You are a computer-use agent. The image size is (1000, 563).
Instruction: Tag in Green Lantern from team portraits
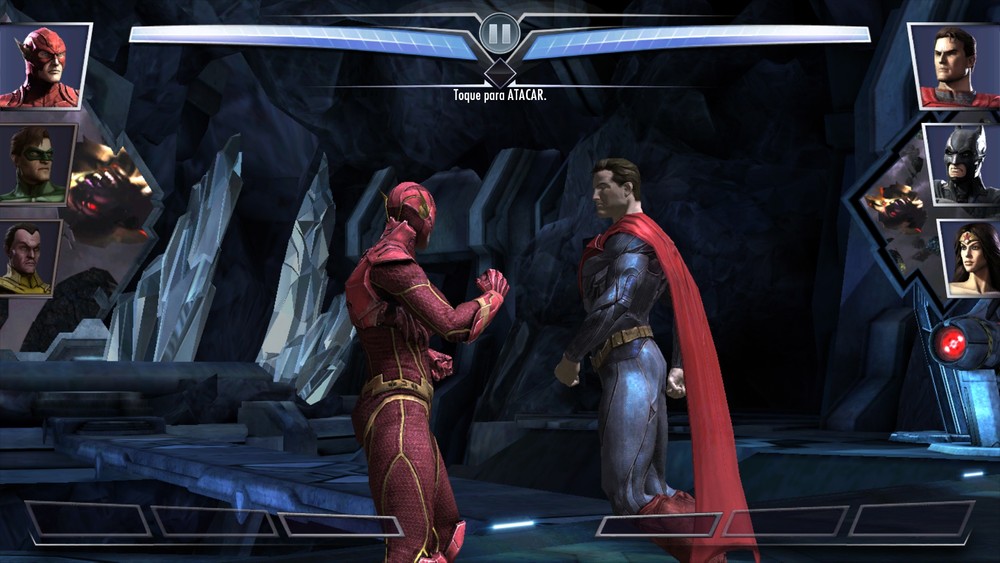point(38,165)
